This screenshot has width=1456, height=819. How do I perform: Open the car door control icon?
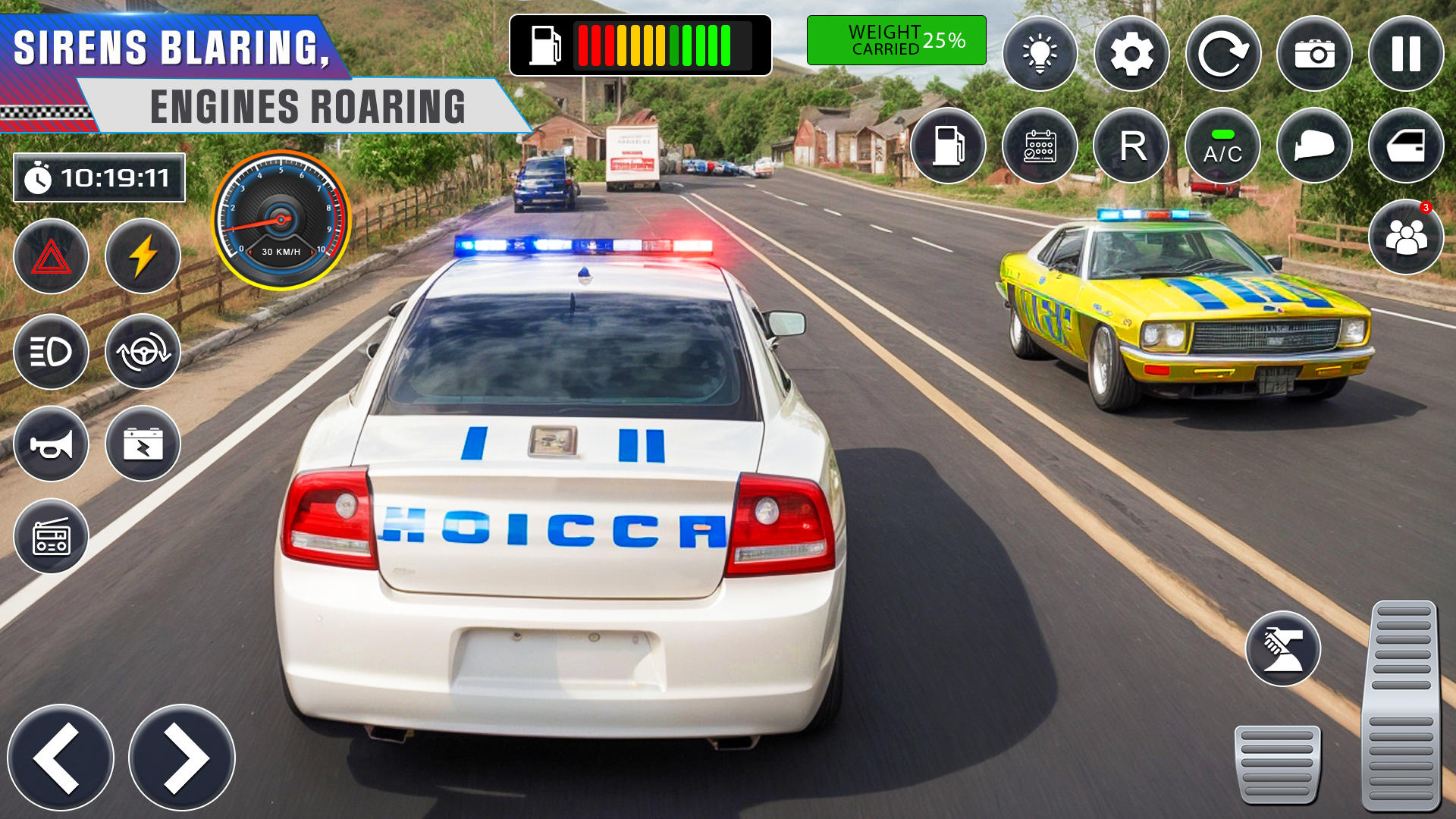pyautogui.click(x=1408, y=146)
